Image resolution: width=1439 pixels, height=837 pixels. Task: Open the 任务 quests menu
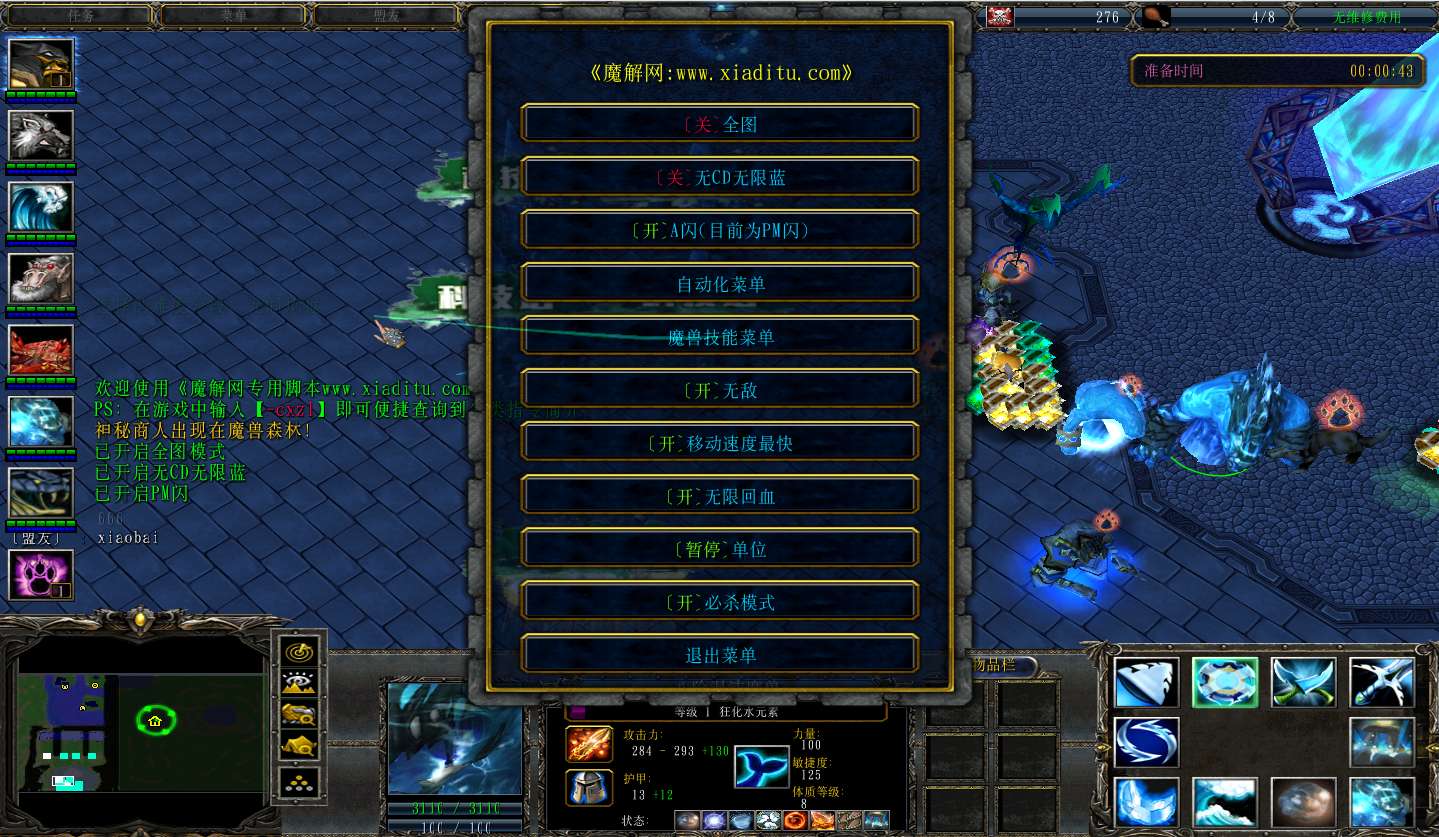pyautogui.click(x=80, y=16)
